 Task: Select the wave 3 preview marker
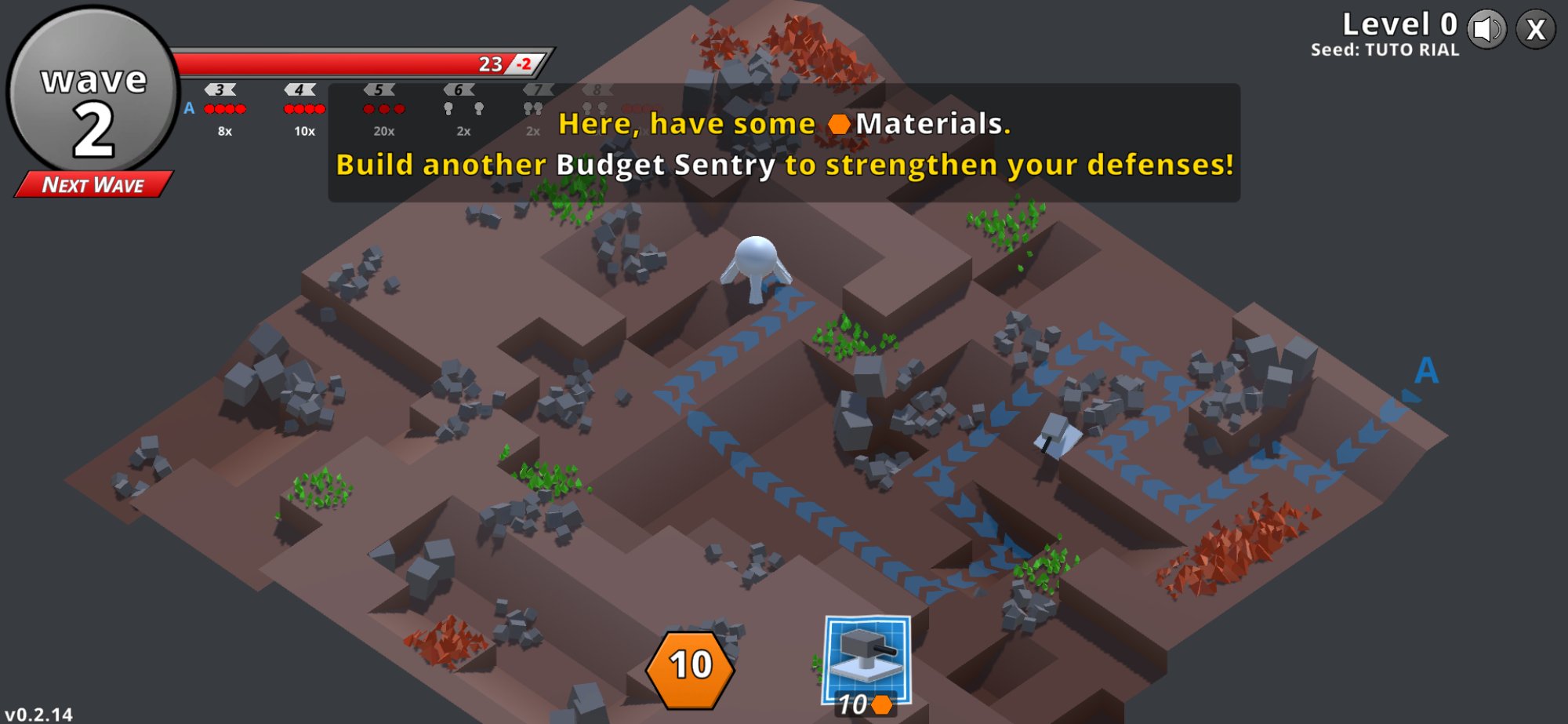click(220, 90)
